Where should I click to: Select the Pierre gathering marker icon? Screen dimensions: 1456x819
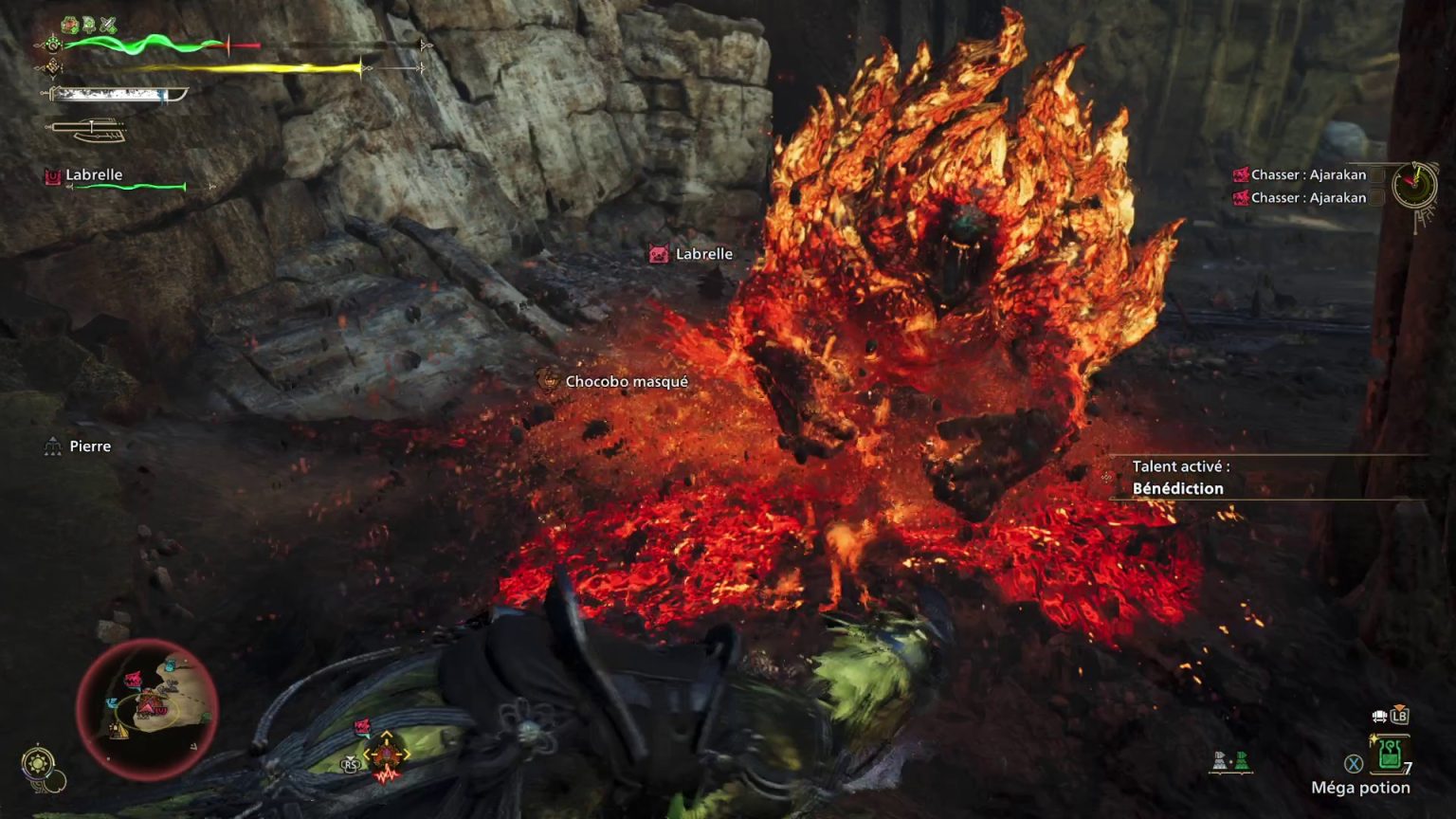coord(52,446)
